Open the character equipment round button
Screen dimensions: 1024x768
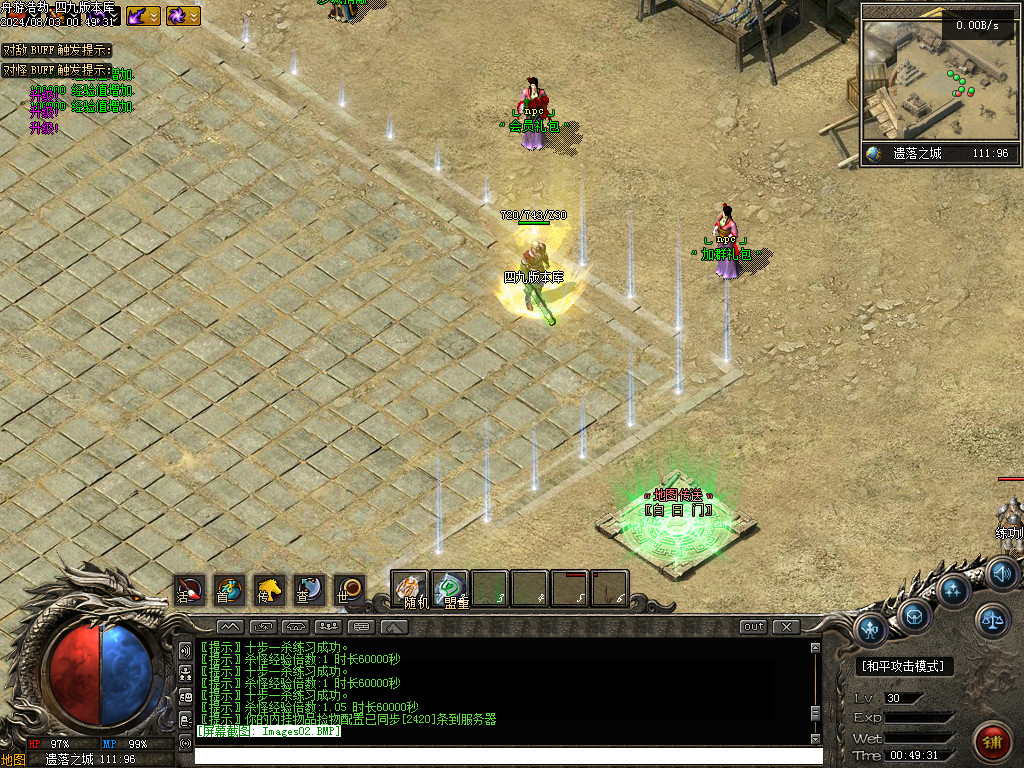(871, 630)
